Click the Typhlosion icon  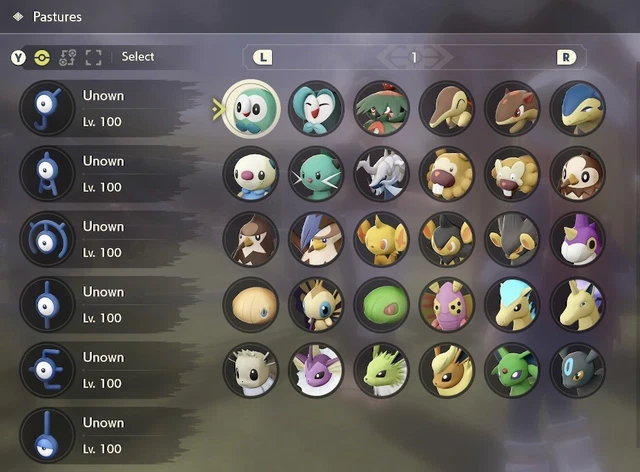click(x=577, y=109)
